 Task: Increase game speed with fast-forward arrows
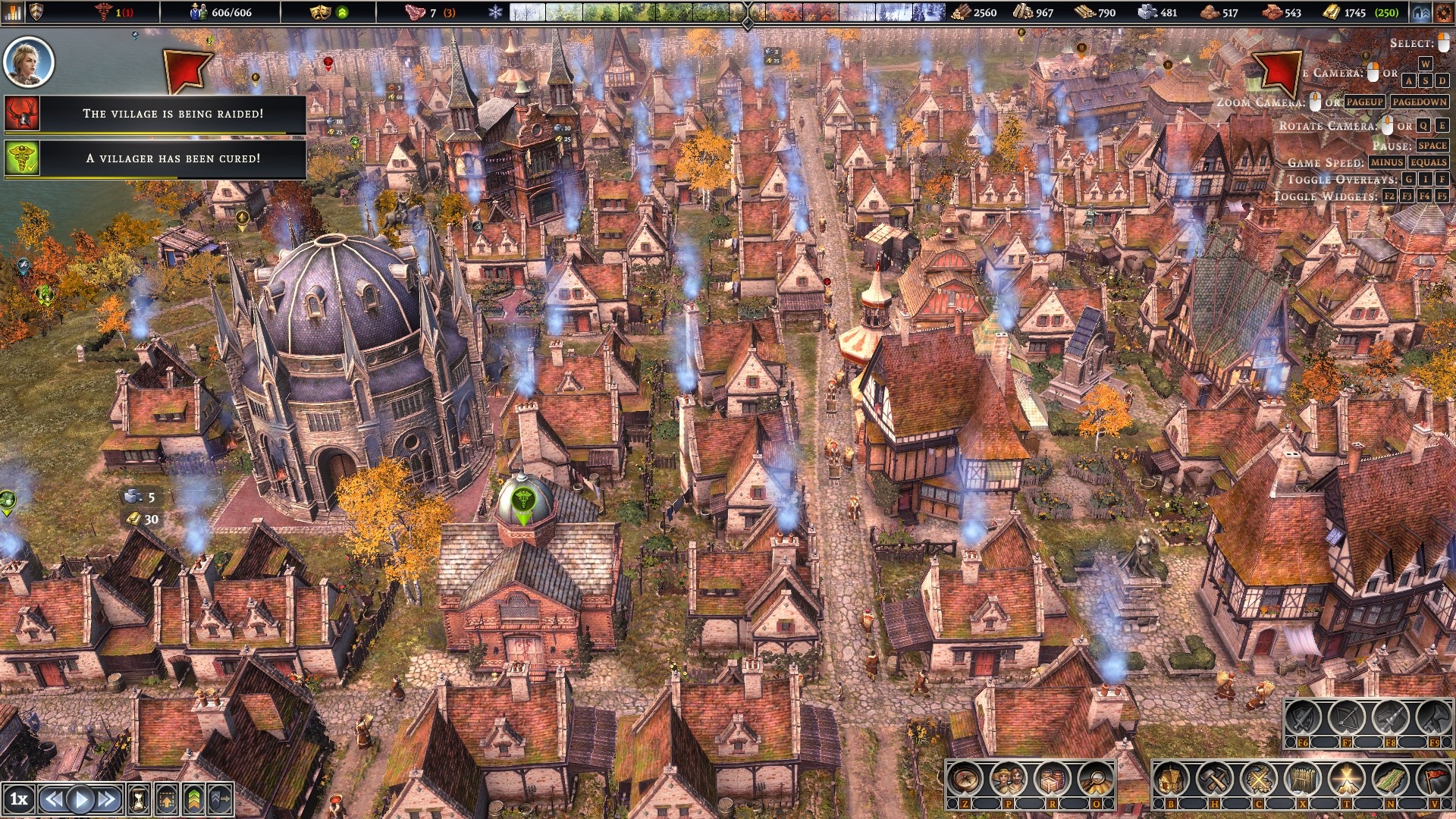click(108, 799)
